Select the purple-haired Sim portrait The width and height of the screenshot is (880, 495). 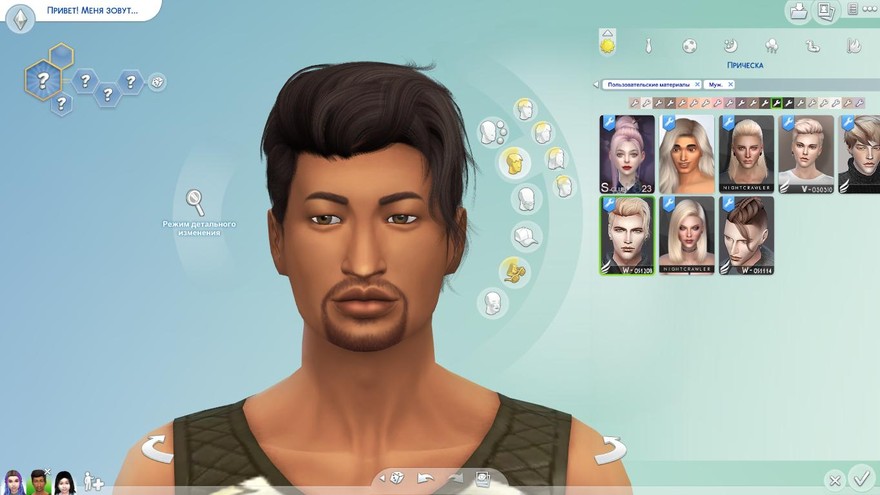click(x=14, y=482)
